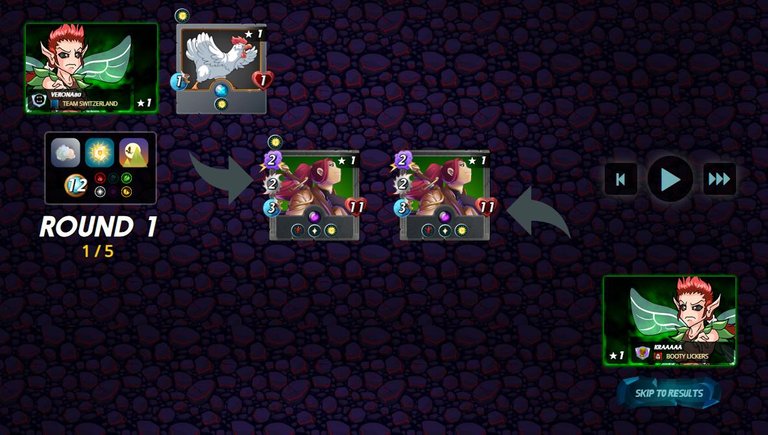Show the glowing sun shield ruleset icon
Viewport: 768px width, 435px height.
coord(100,152)
